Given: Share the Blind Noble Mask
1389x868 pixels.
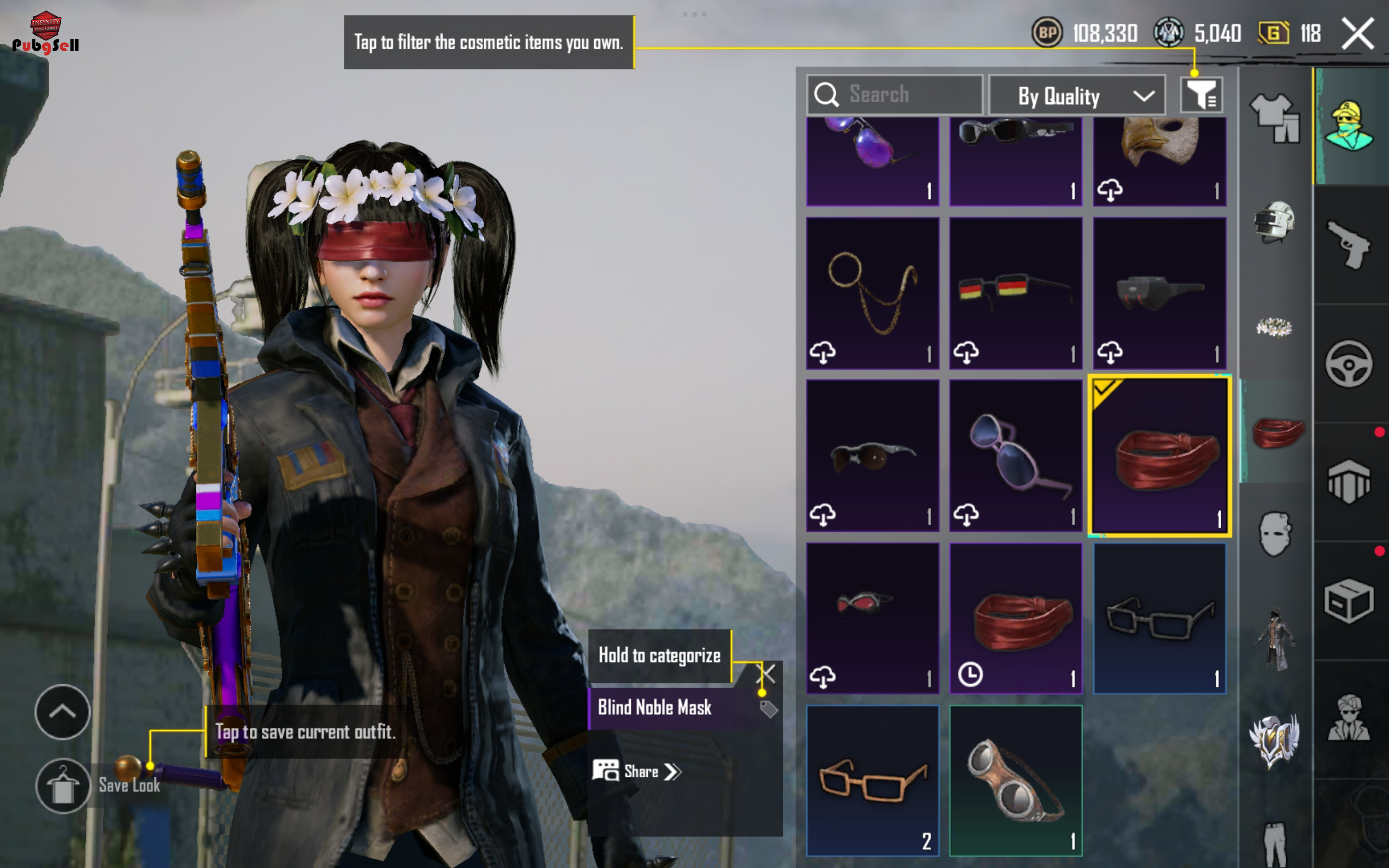Looking at the screenshot, I should pyautogui.click(x=637, y=772).
